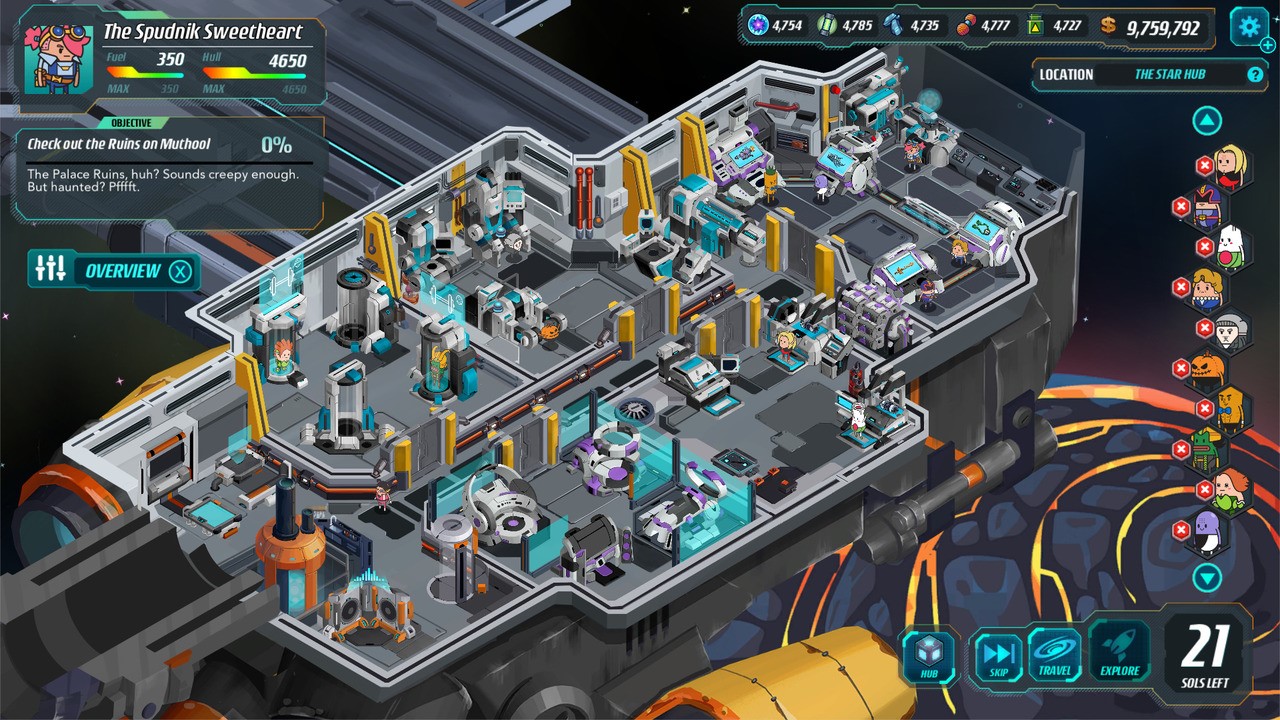Open the settings gear menu
Image resolution: width=1280 pixels, height=720 pixels.
(x=1248, y=27)
